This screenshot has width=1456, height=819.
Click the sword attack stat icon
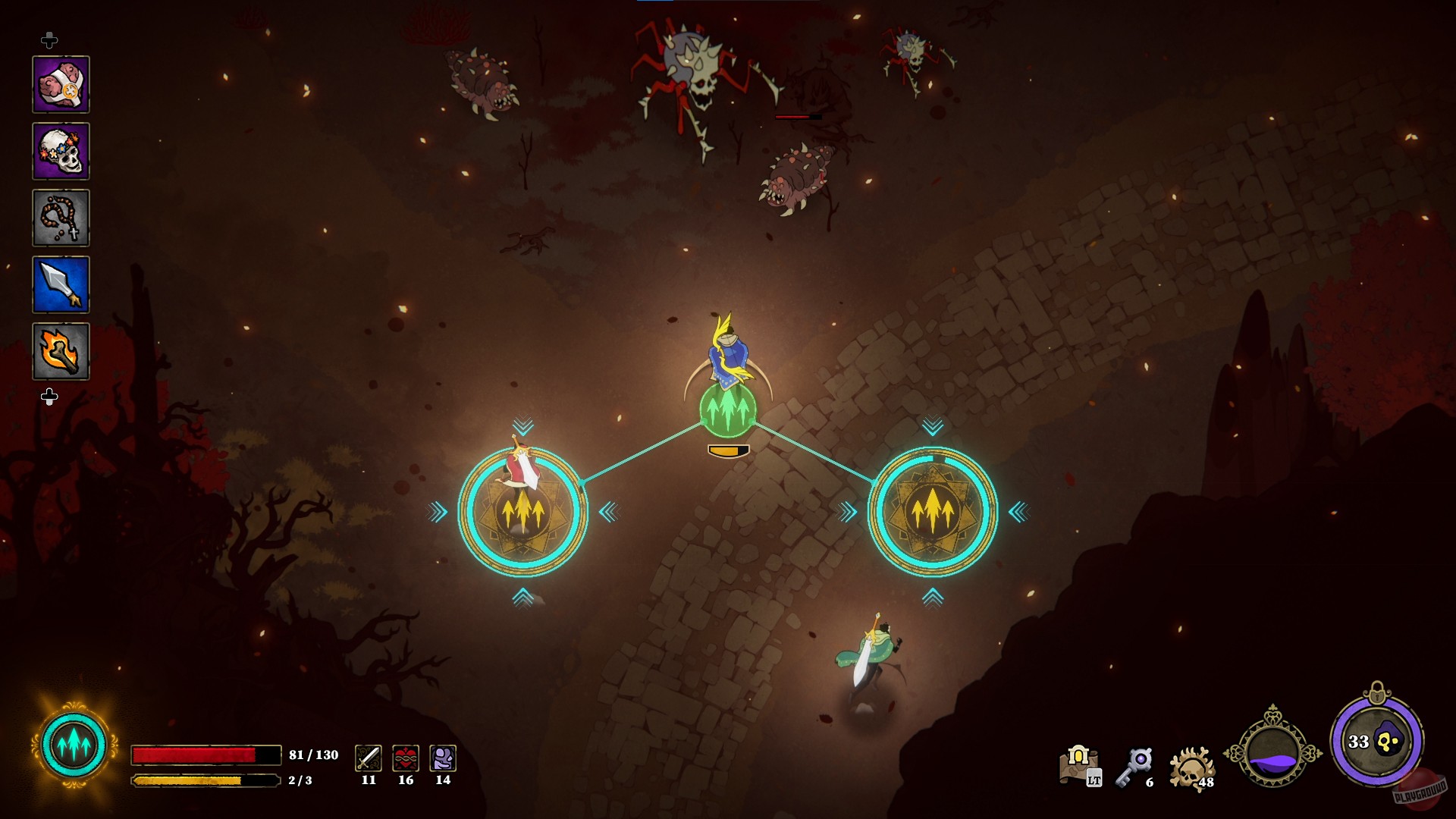pyautogui.click(x=369, y=758)
